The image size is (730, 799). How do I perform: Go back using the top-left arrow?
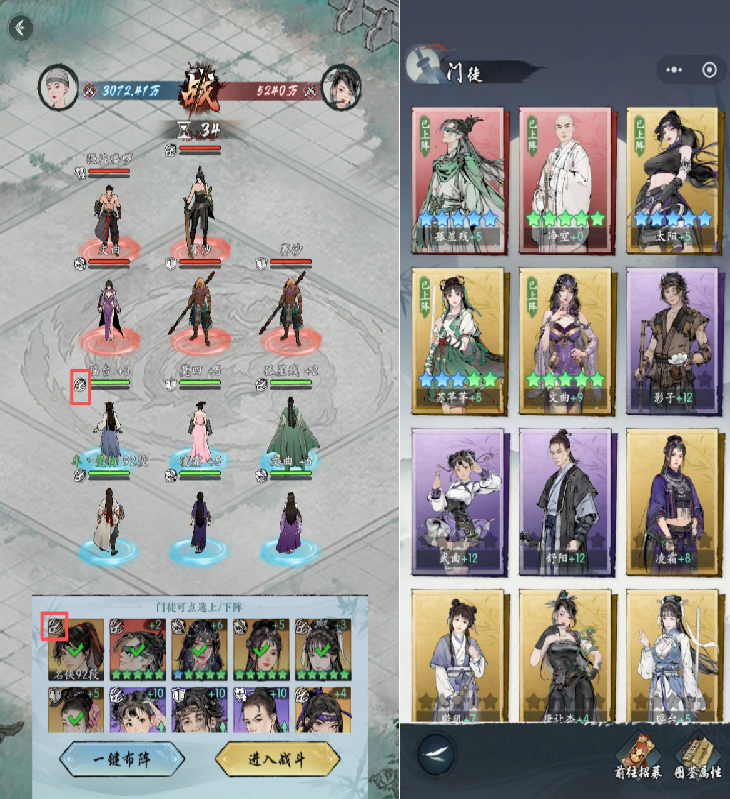(20, 27)
